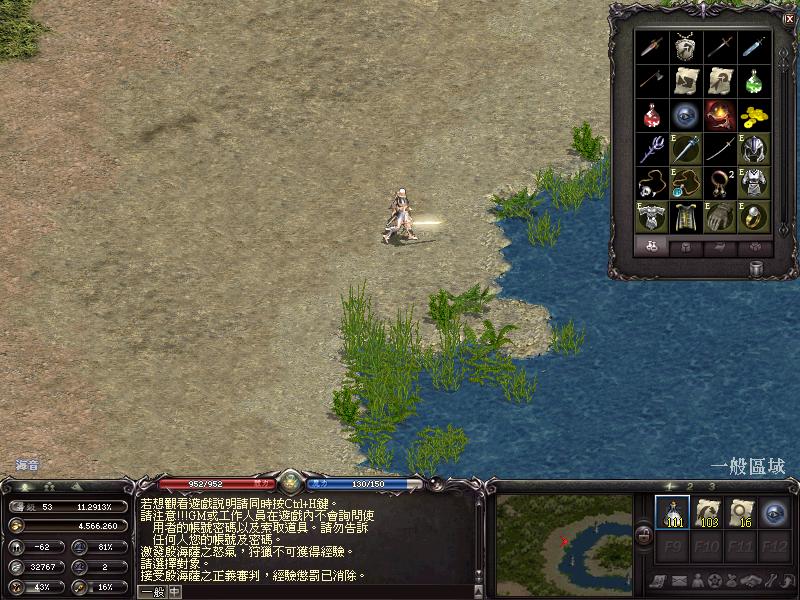Select the single-bladed axe in inventory
Viewport: 800px width, 600px height.
(x=652, y=80)
